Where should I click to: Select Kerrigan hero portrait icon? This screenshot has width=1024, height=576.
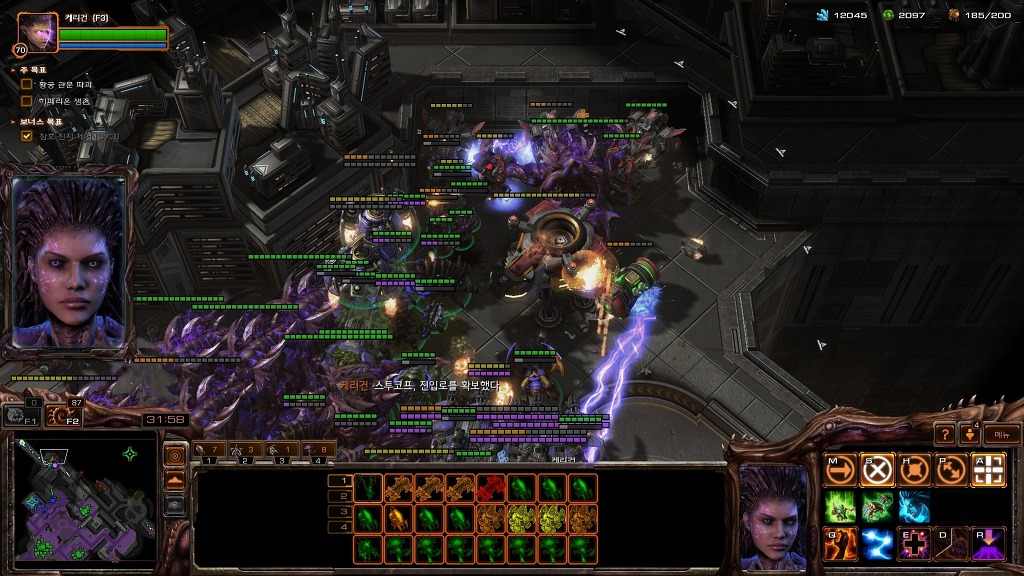coord(38,30)
